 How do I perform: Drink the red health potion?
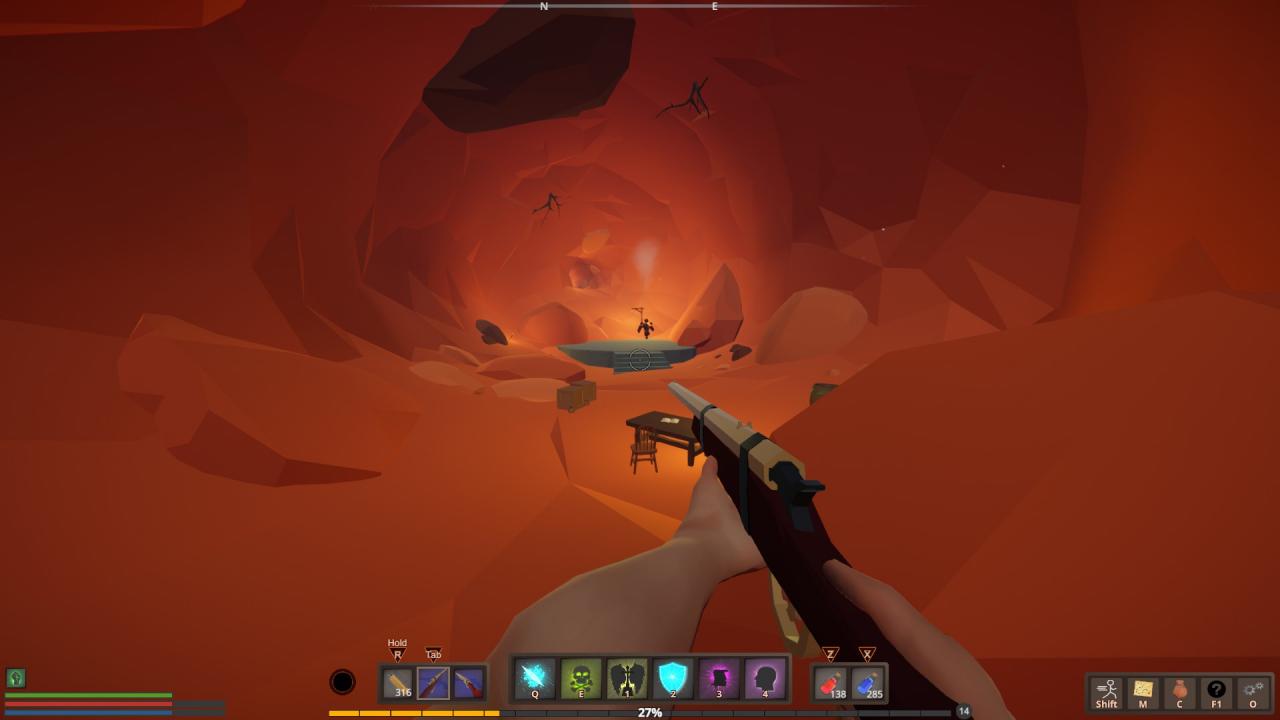(x=831, y=683)
